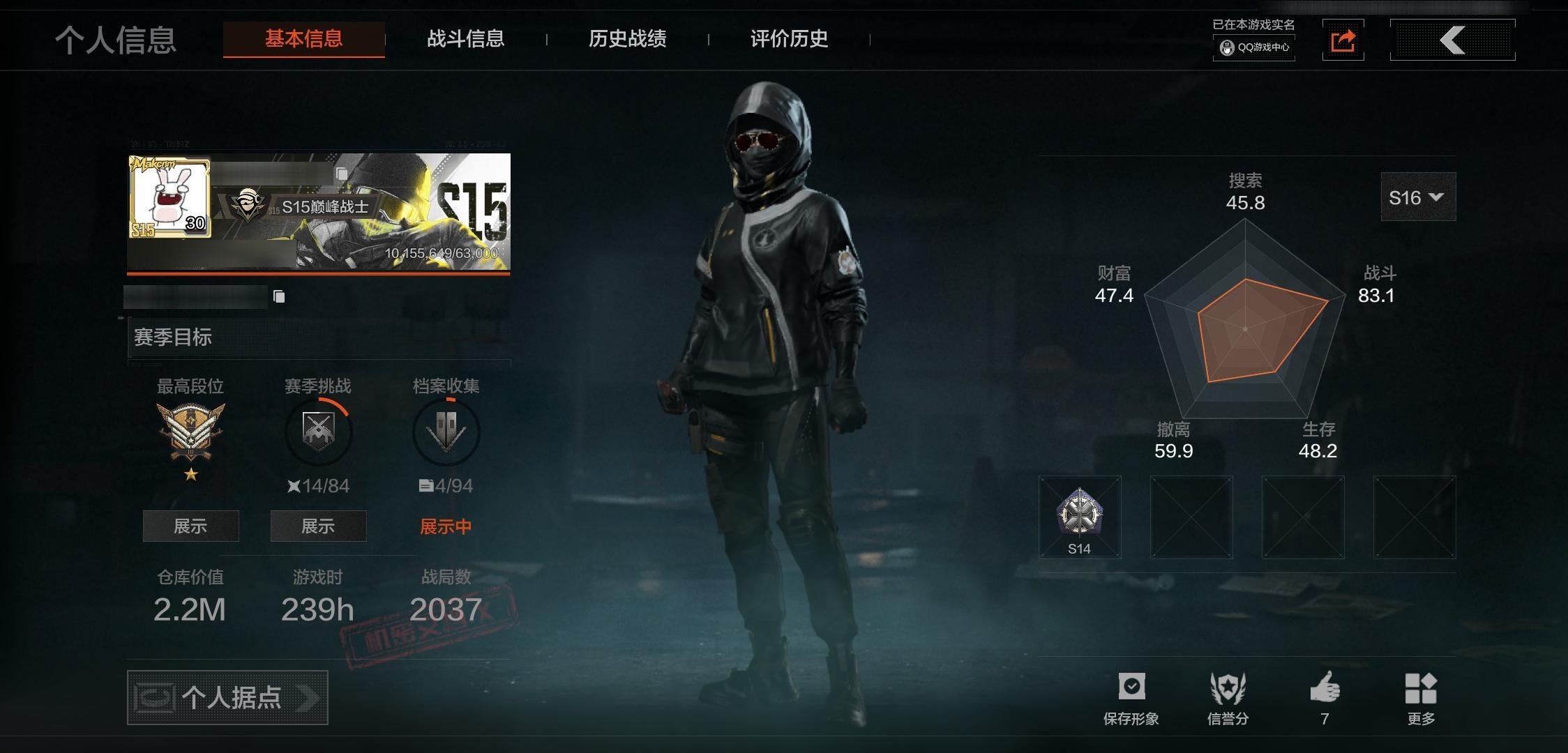Select the S14 medal thumbnail
Screen dimensions: 1568x753
[1080, 517]
